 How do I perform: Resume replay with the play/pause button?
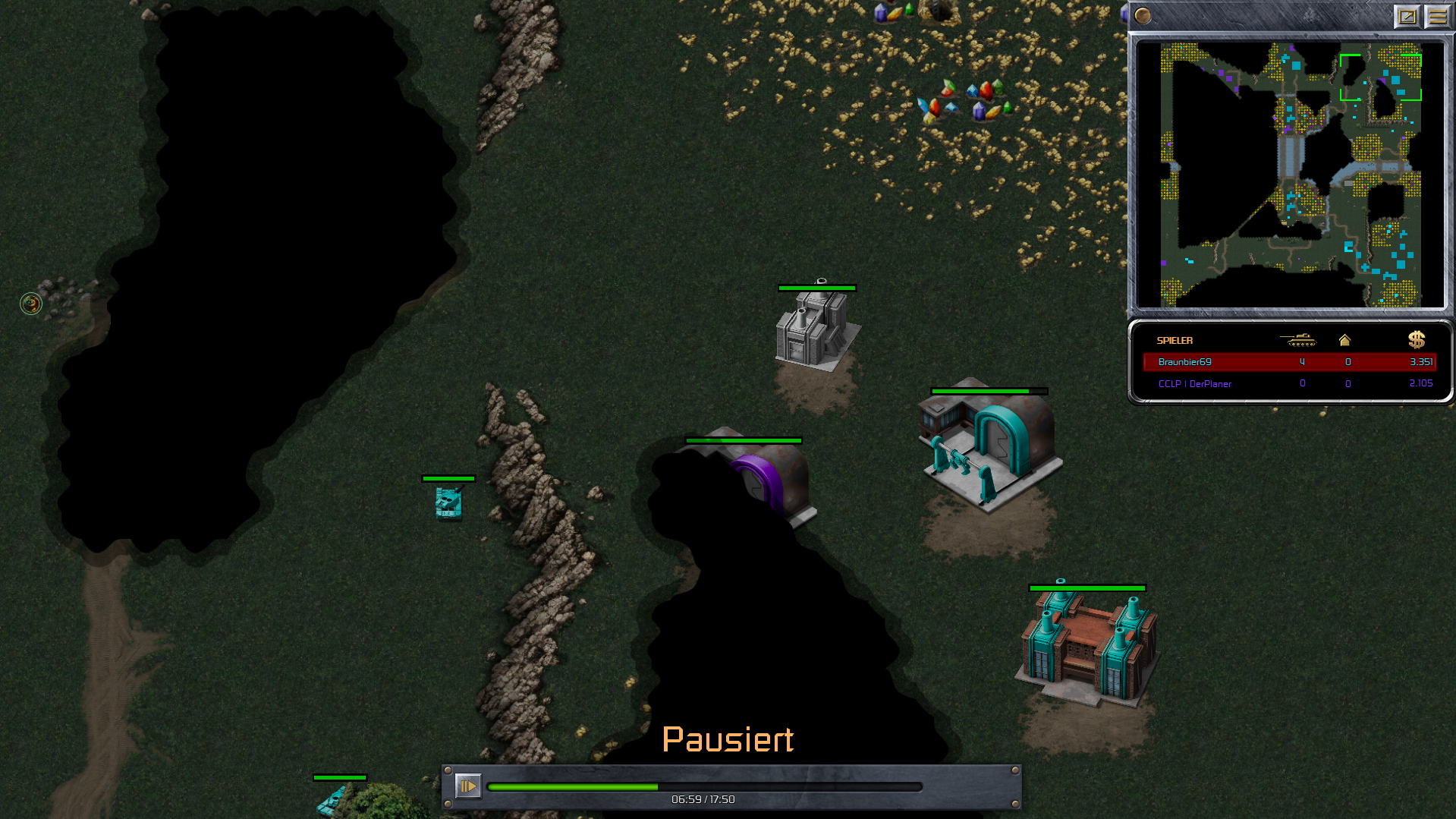(x=467, y=786)
